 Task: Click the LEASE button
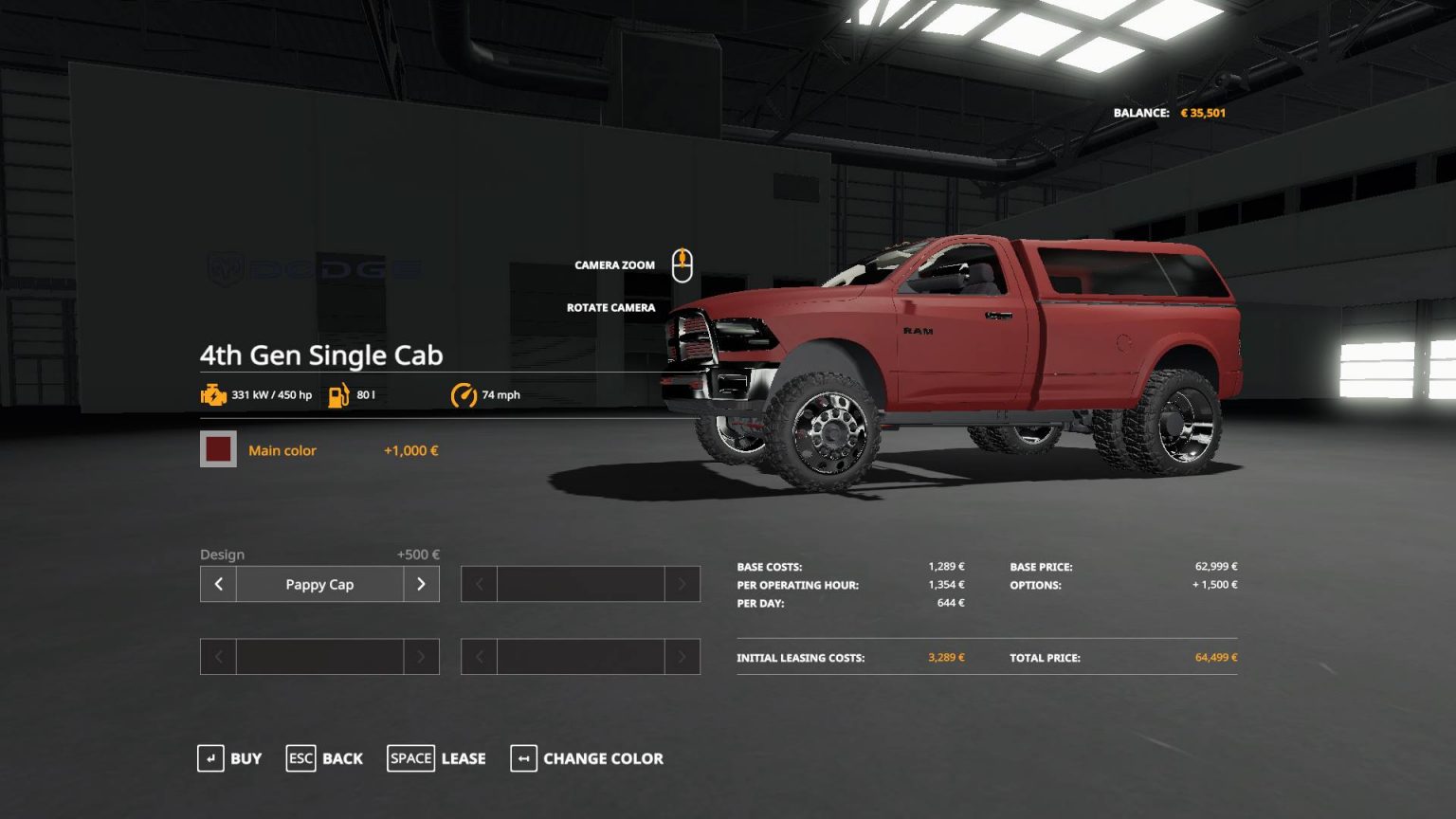[x=463, y=758]
